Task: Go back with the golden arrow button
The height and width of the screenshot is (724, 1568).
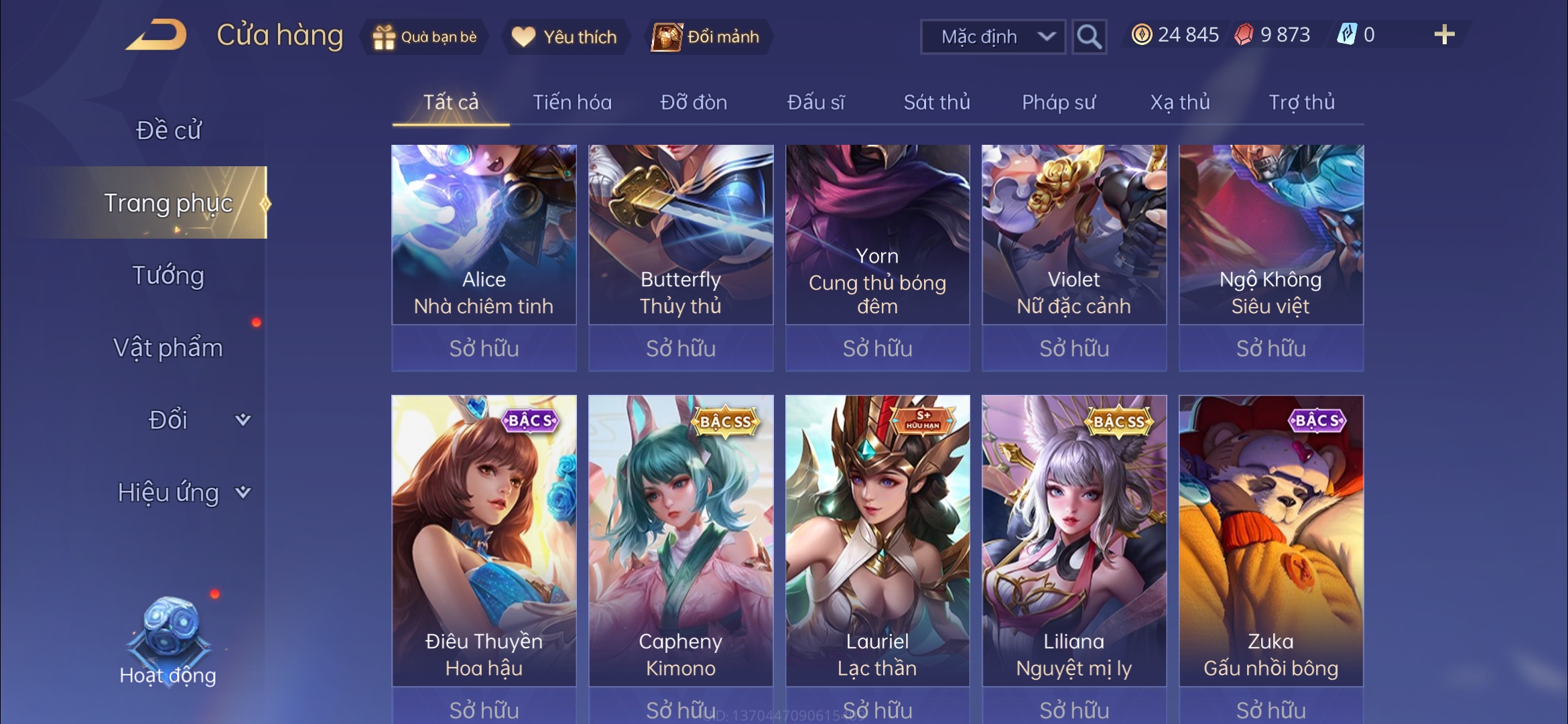Action: 156,36
